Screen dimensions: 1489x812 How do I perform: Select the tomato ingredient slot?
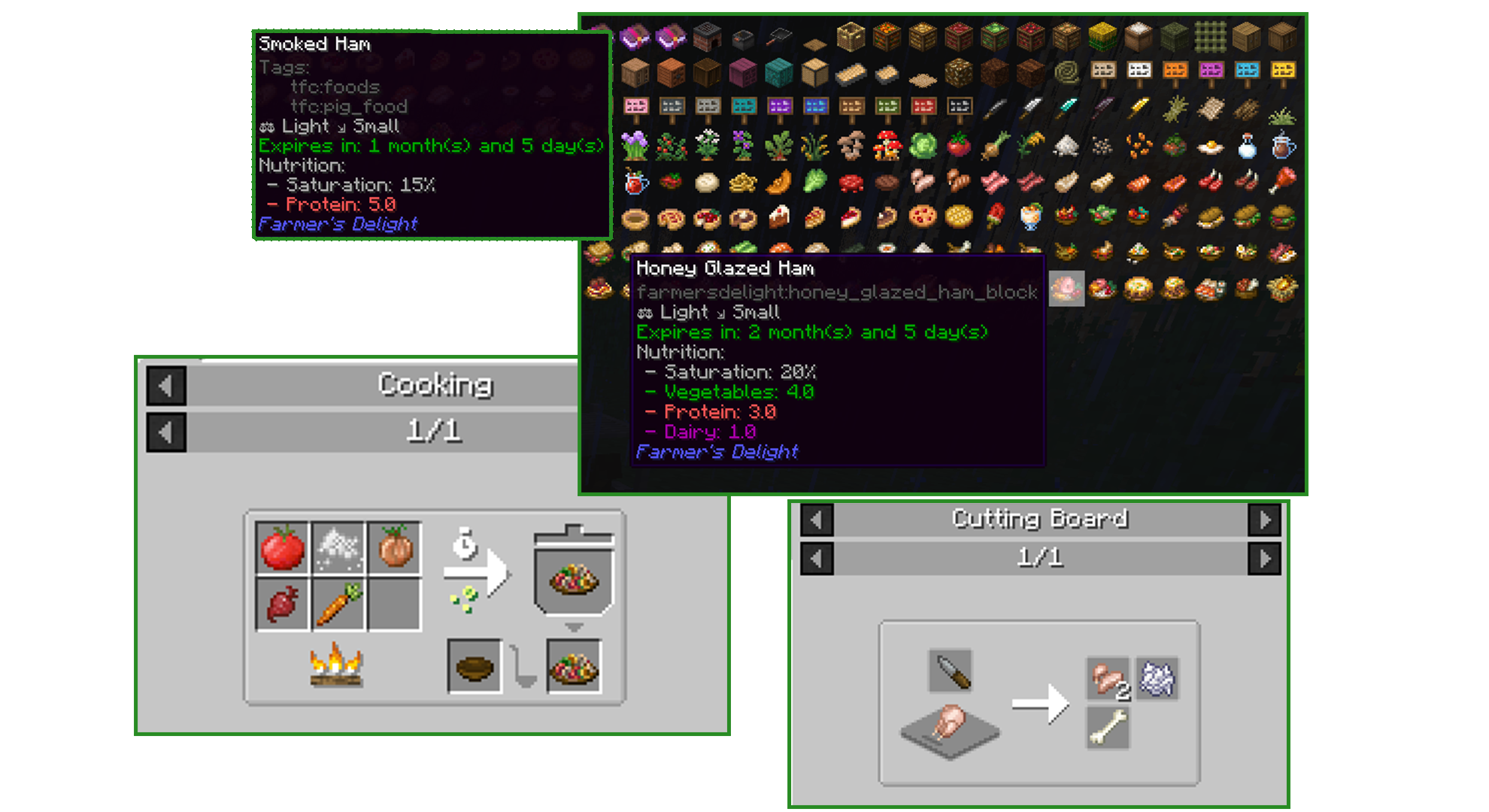click(282, 548)
